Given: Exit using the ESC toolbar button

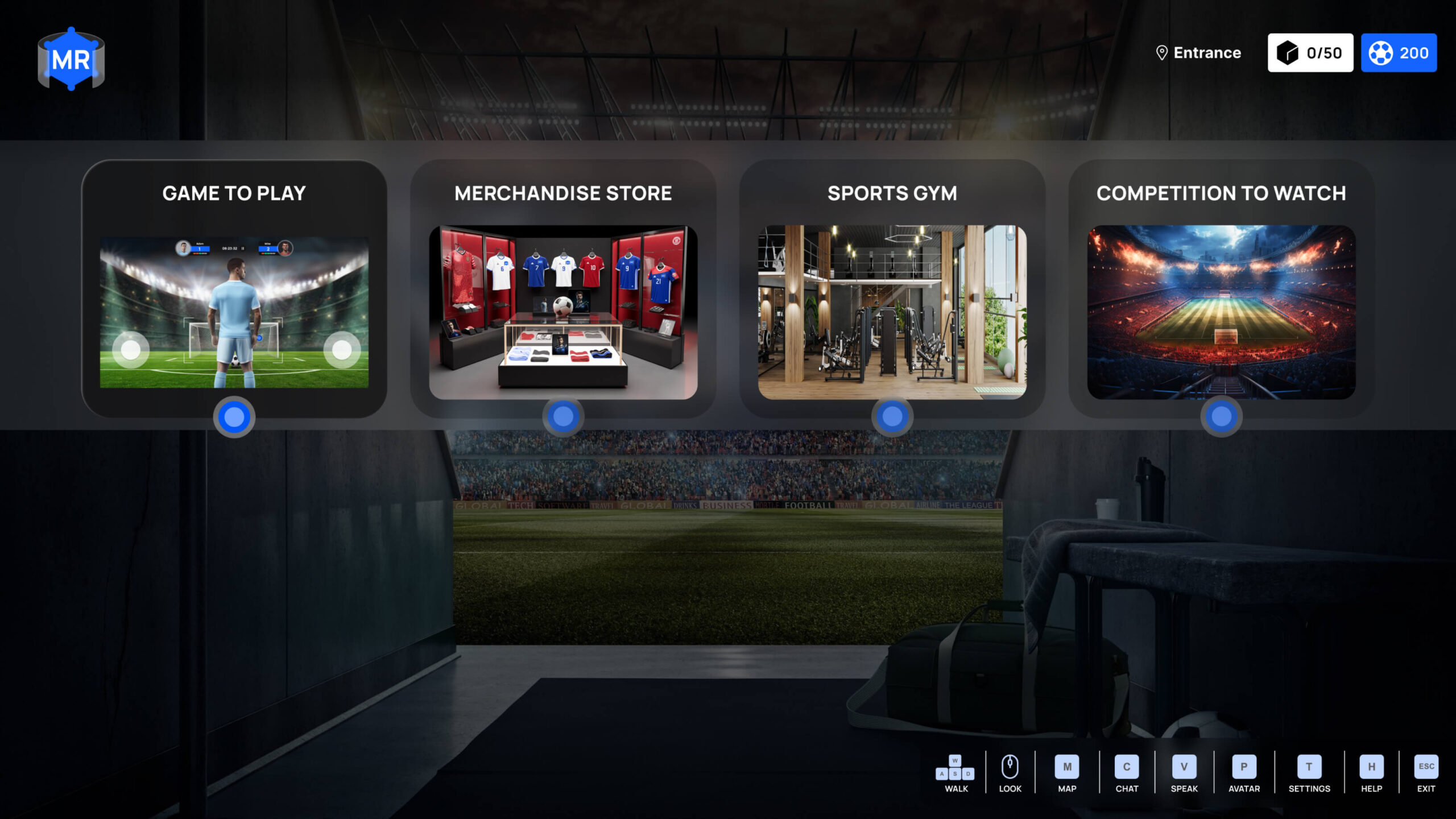Looking at the screenshot, I should [1426, 772].
